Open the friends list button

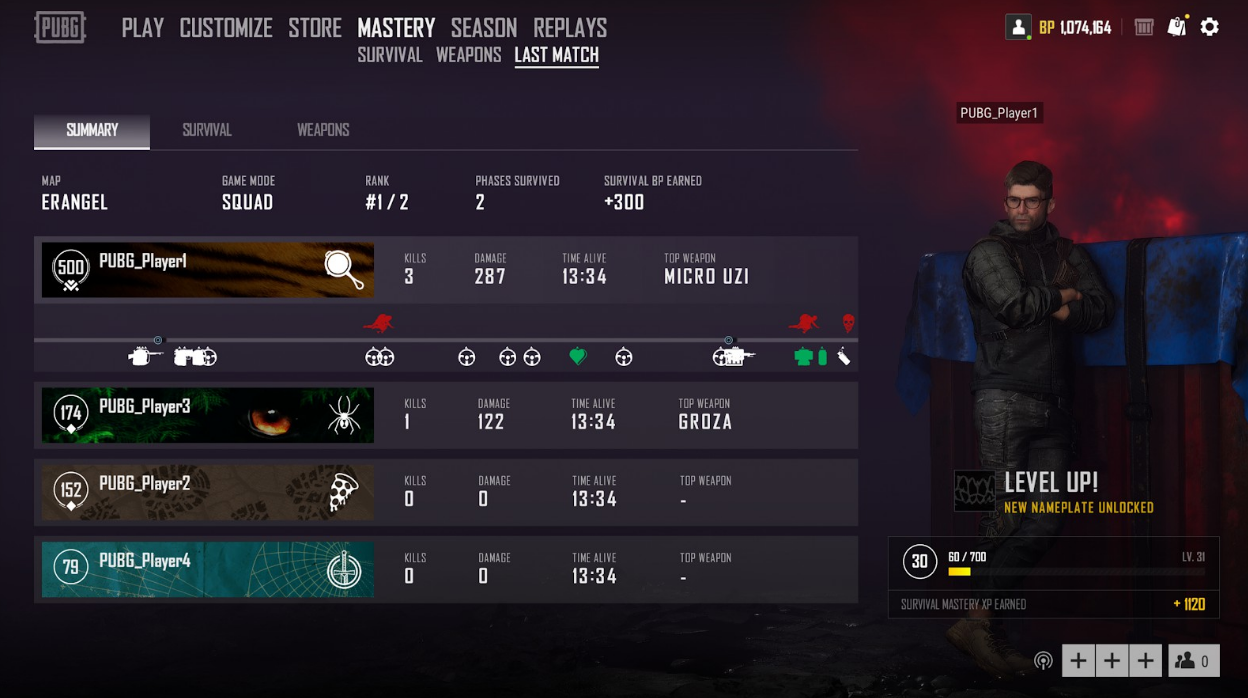coord(1194,661)
